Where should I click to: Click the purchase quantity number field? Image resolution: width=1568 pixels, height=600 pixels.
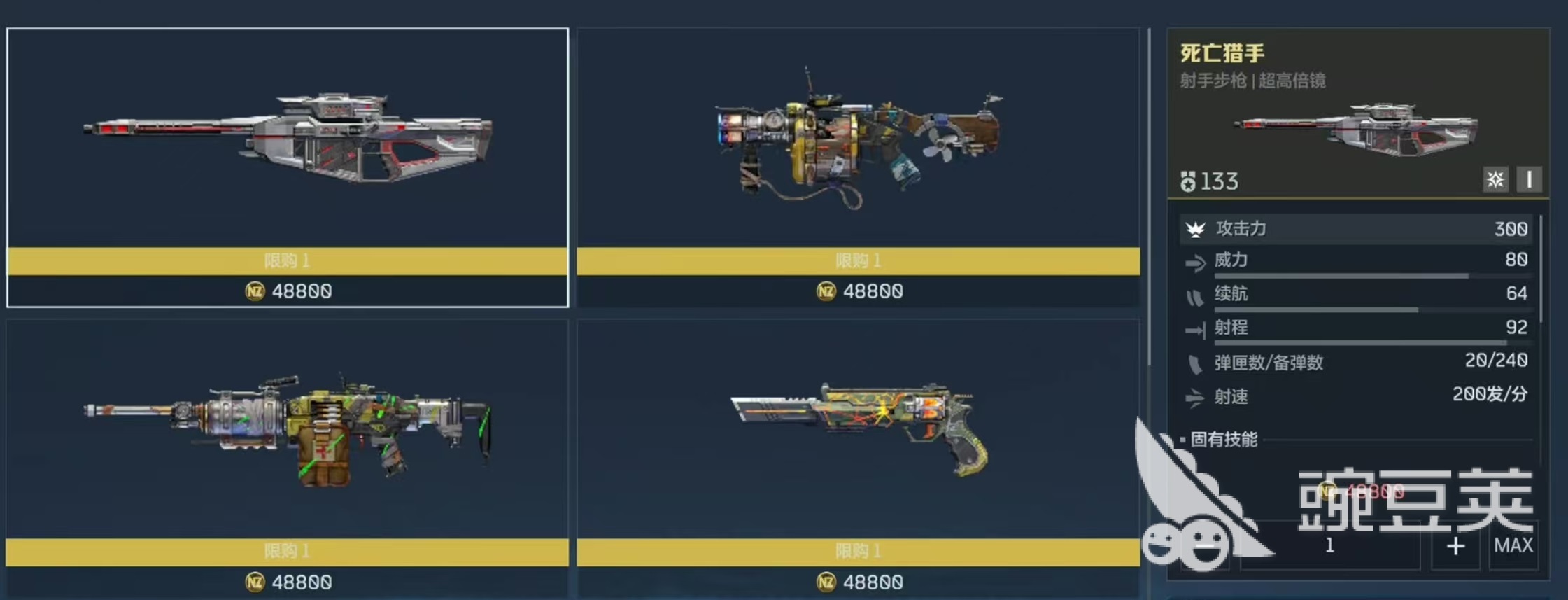(x=1329, y=546)
